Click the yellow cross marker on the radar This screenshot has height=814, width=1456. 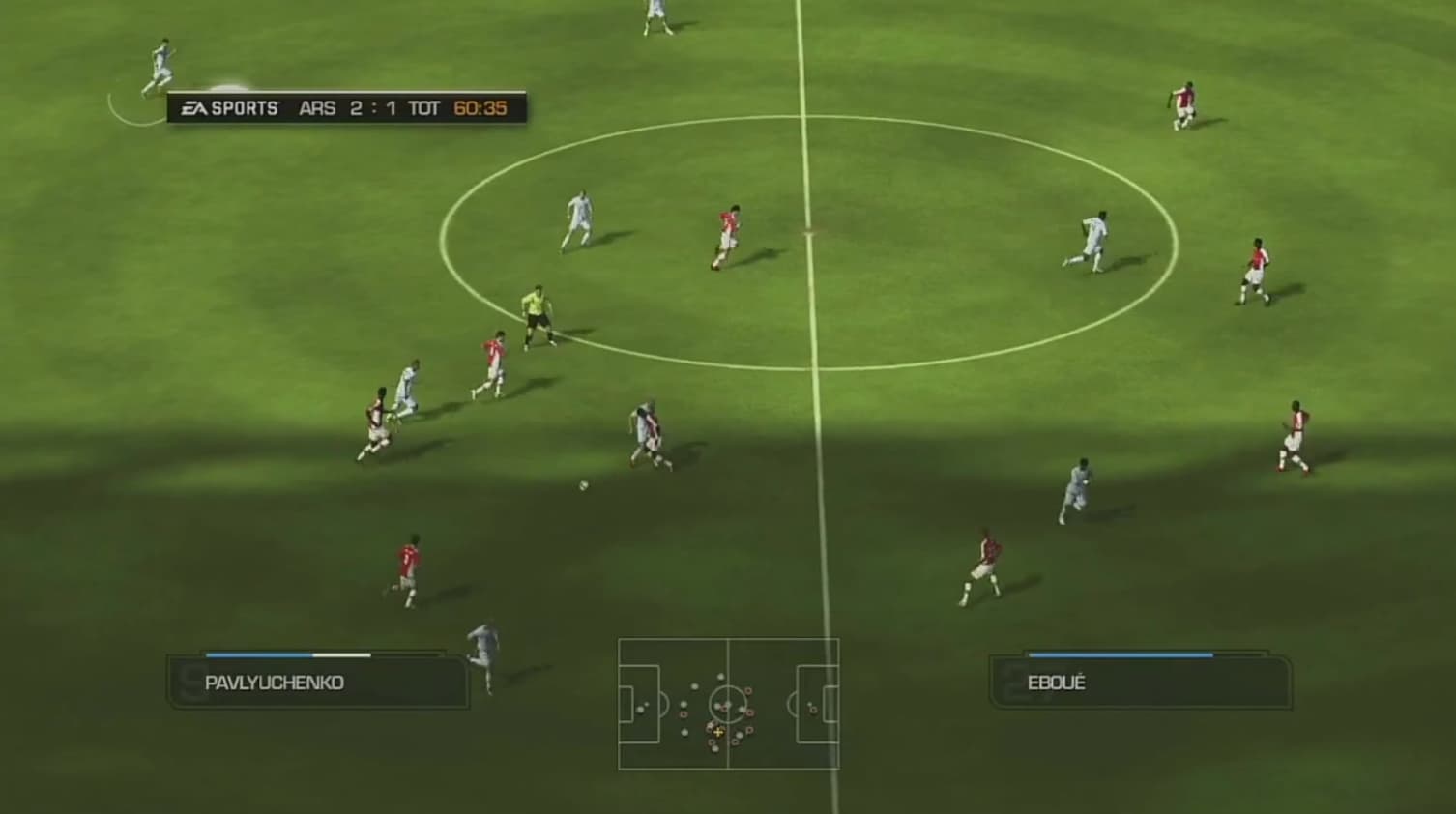point(719,732)
